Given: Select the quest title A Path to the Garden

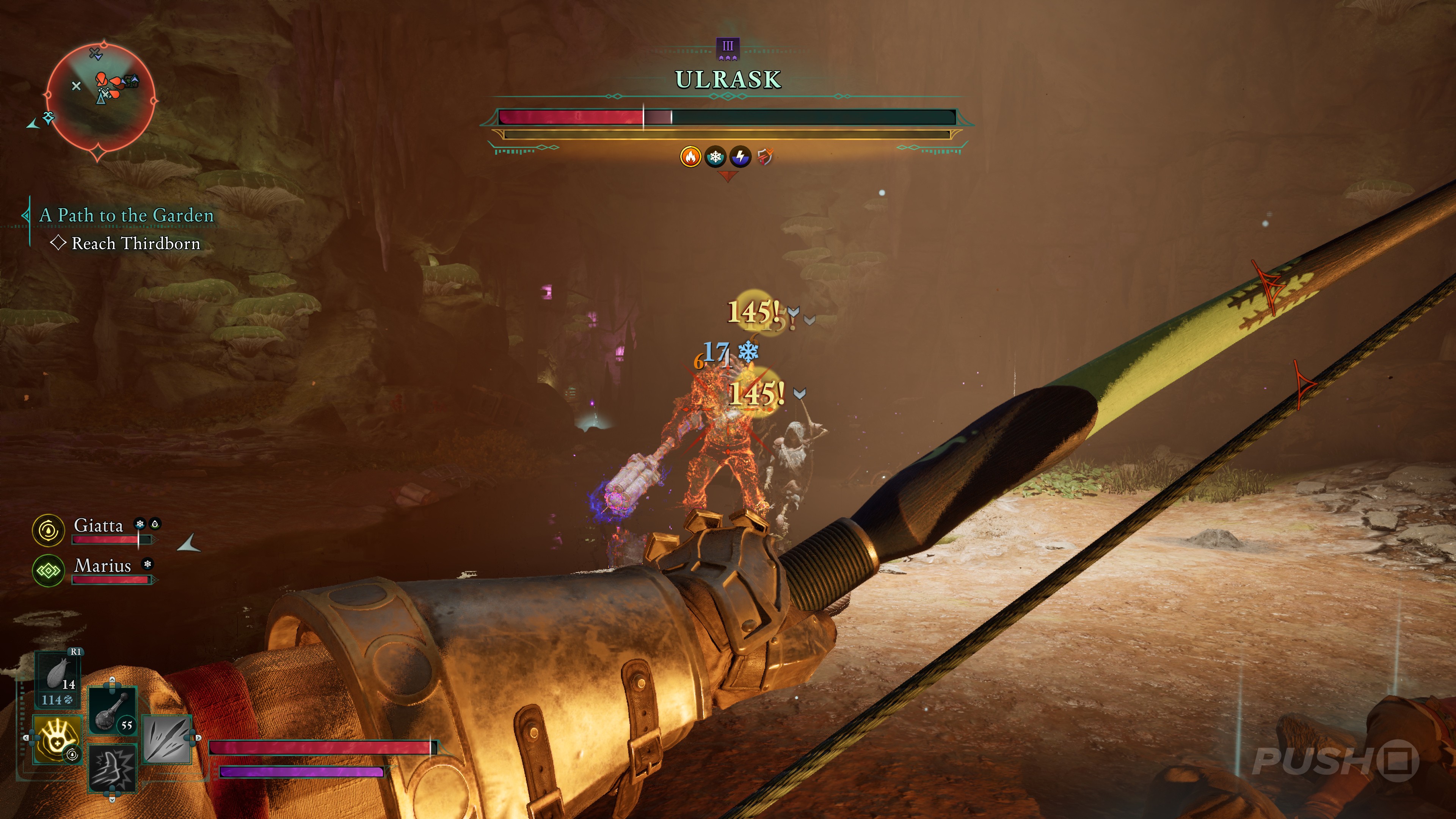Looking at the screenshot, I should coord(127,215).
